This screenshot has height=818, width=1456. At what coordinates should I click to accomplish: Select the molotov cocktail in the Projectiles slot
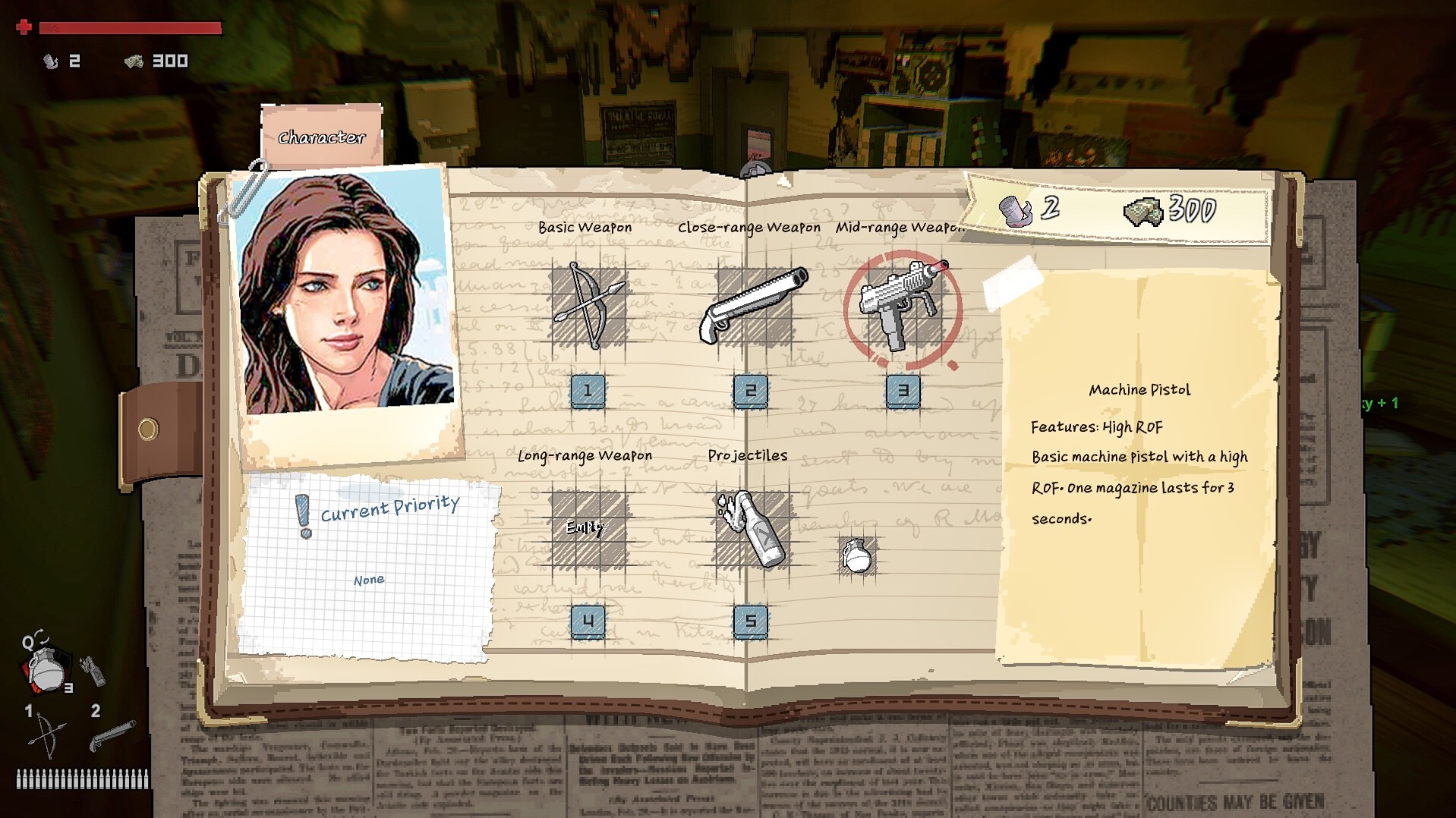click(x=752, y=527)
